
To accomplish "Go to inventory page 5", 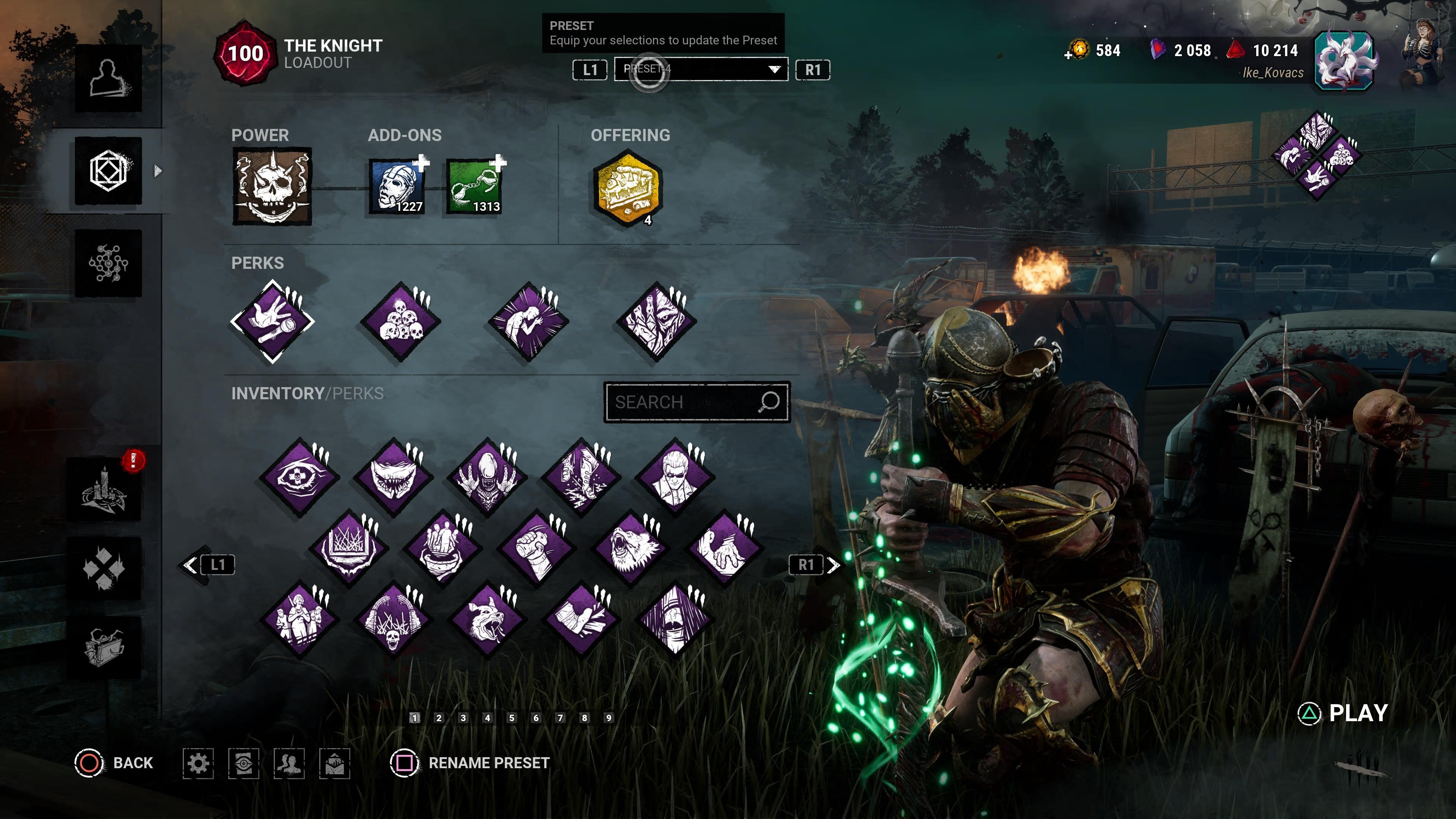I will 511,718.
